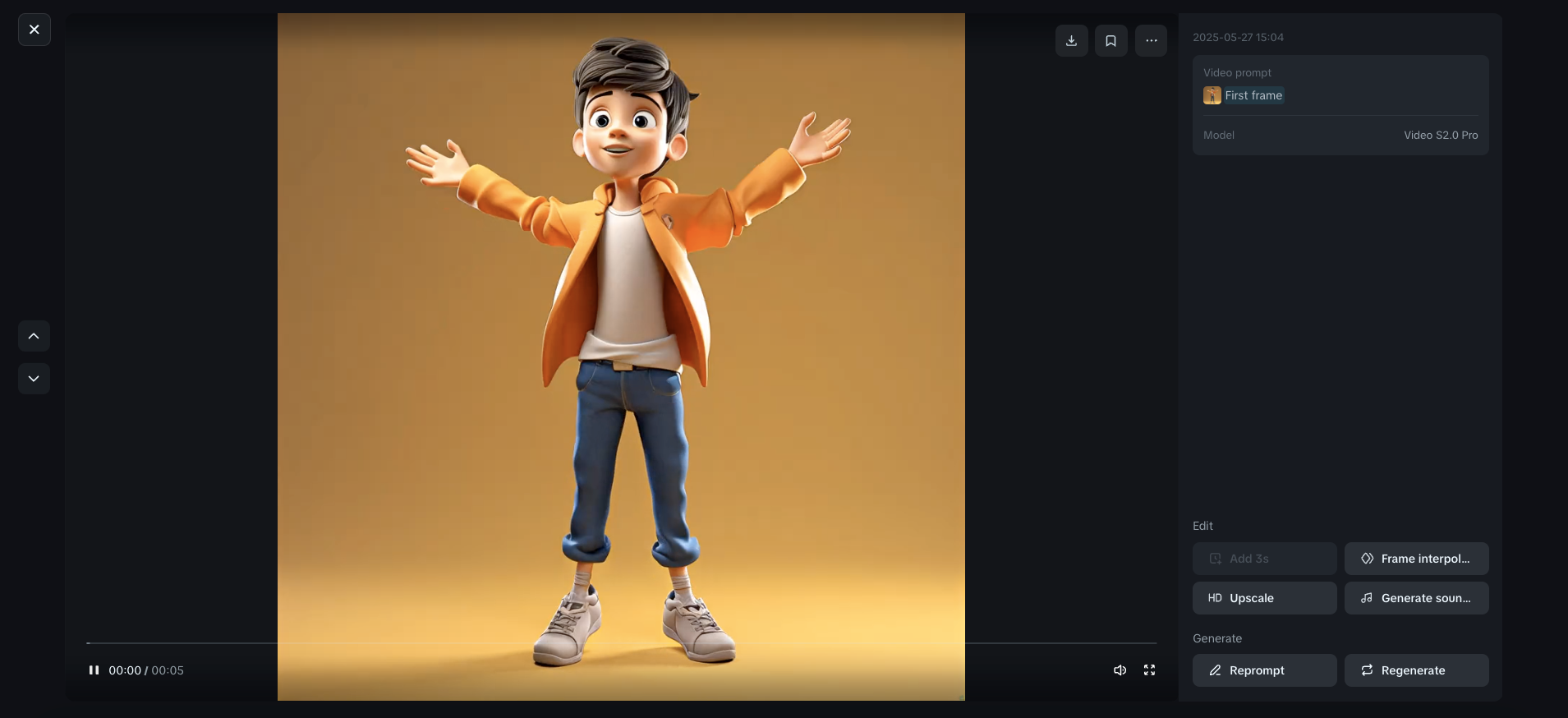Navigate to previous video with up chevron
The image size is (1568, 718).
click(x=34, y=336)
